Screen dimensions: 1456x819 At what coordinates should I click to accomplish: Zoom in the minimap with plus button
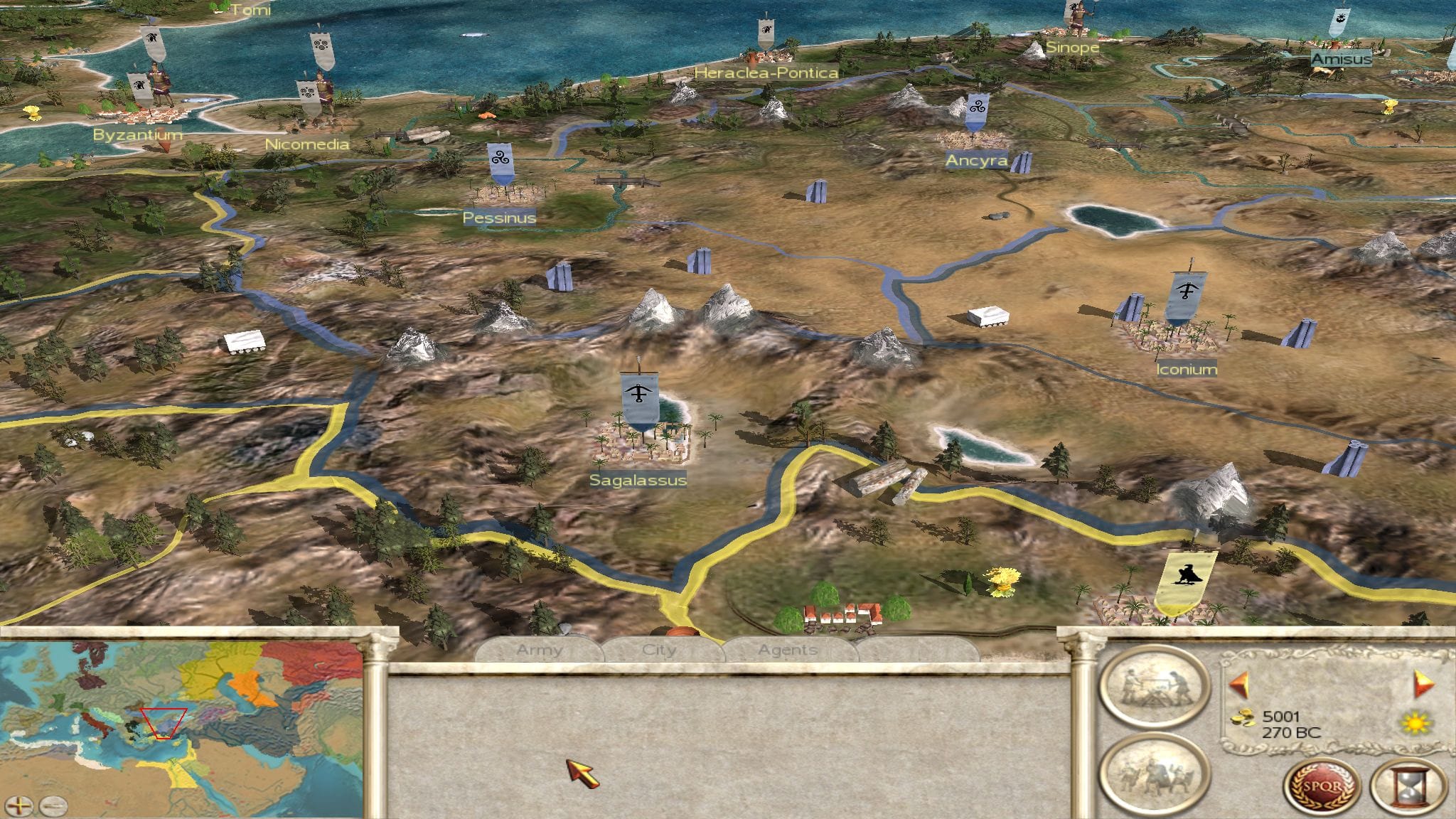coord(23,806)
